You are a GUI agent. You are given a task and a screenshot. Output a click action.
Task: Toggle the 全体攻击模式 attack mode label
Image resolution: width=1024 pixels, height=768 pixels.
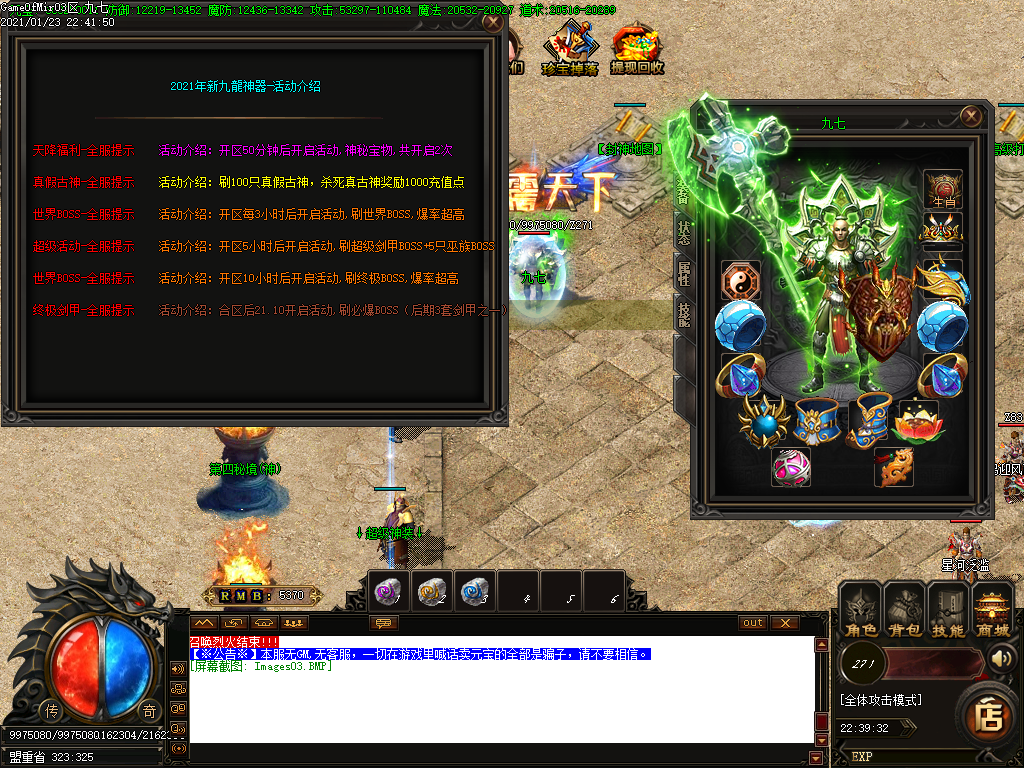pyautogui.click(x=881, y=700)
